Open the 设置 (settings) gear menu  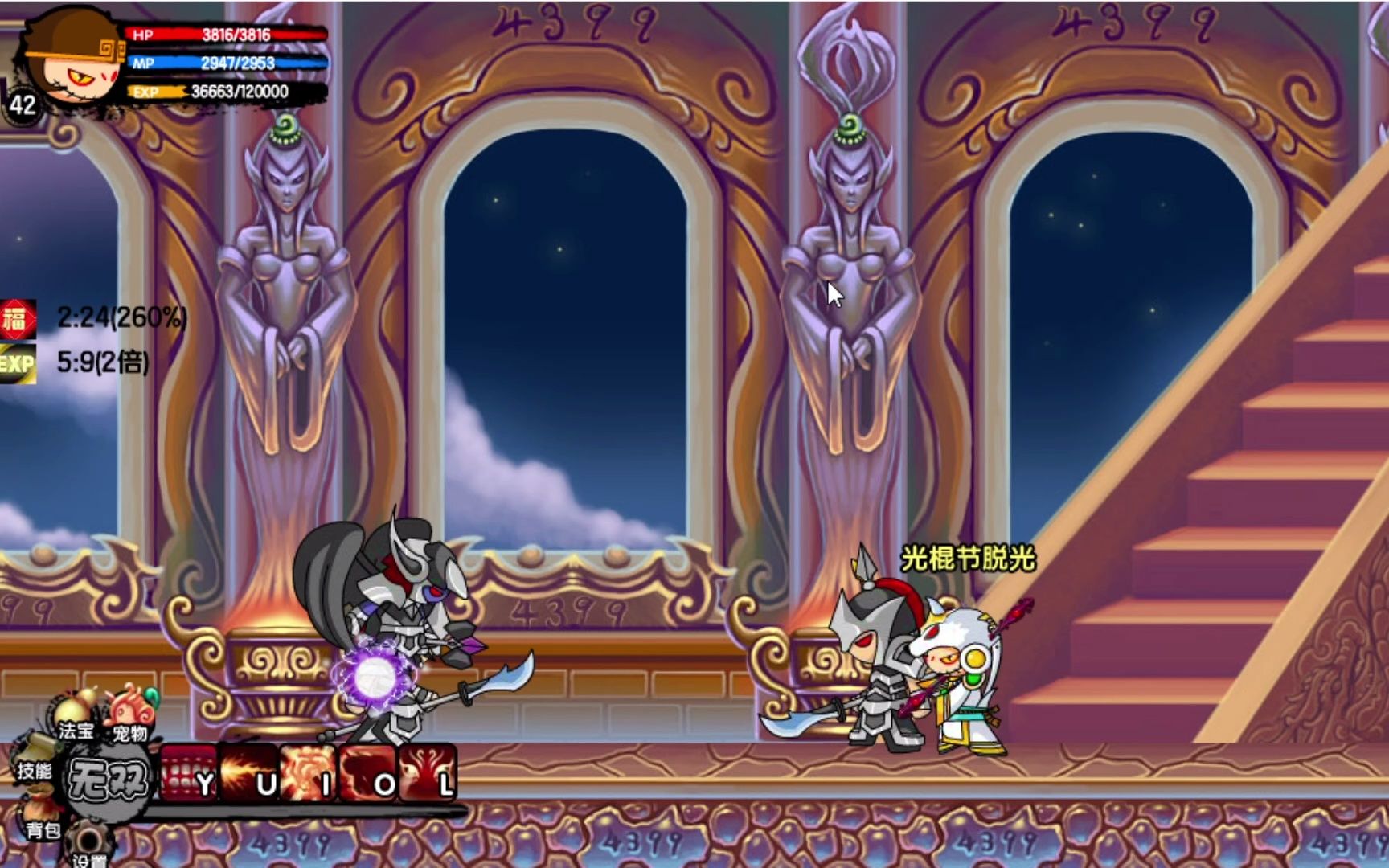(88, 846)
